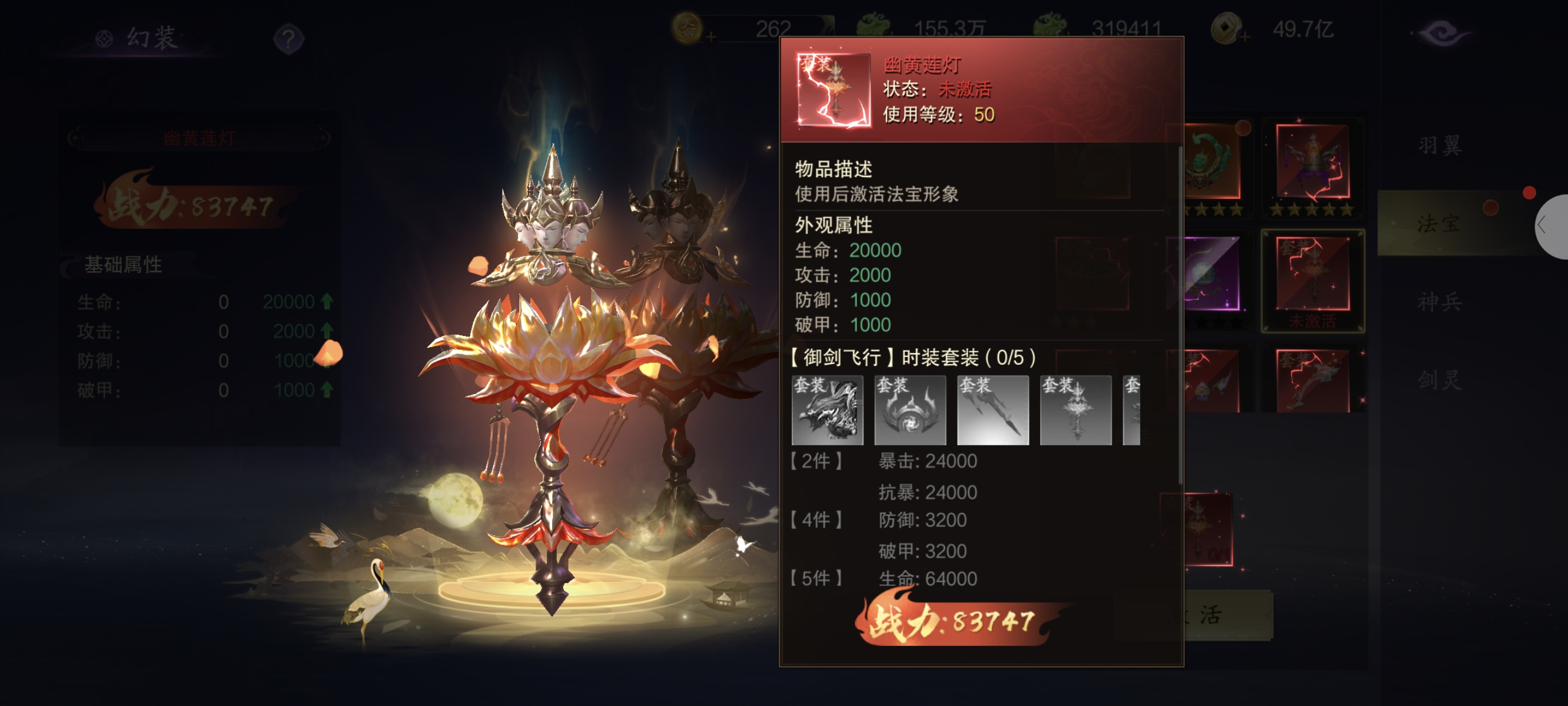
Task: Choose the spear set piece thumbnail
Action: [993, 410]
